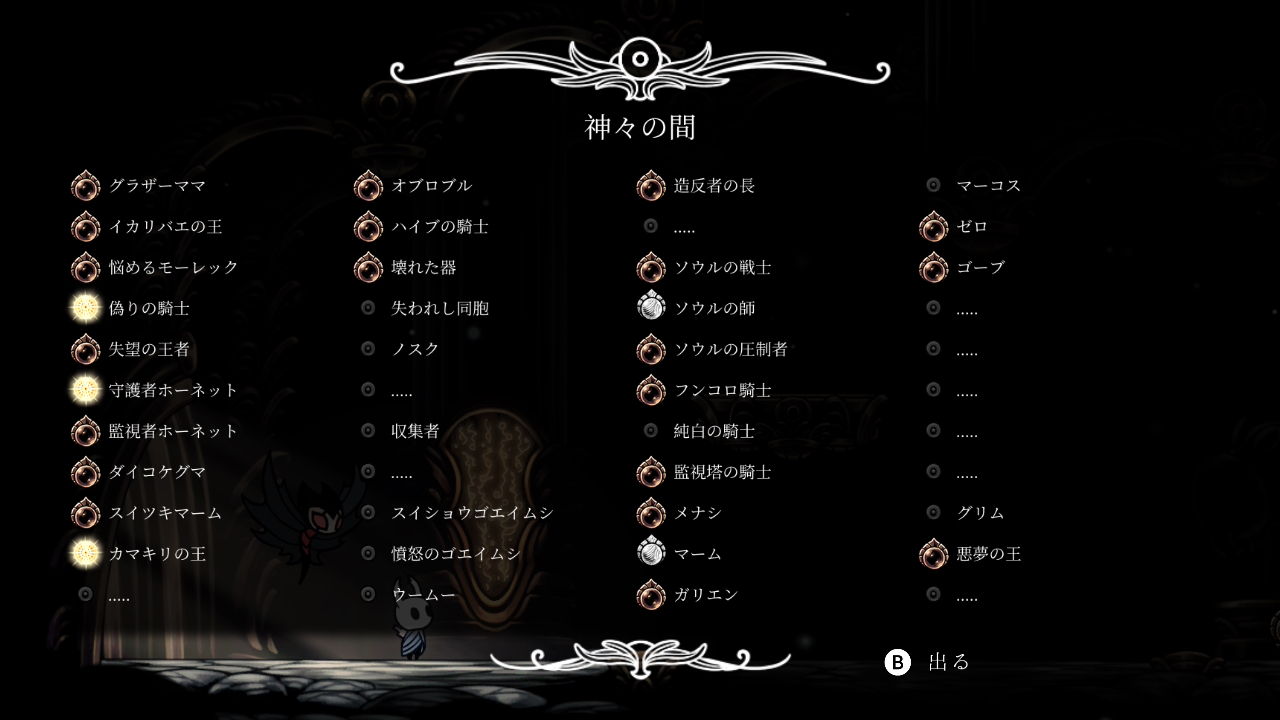Image resolution: width=1280 pixels, height=720 pixels.
Task: Choose ハイブの騎士 from the list
Action: tap(439, 227)
